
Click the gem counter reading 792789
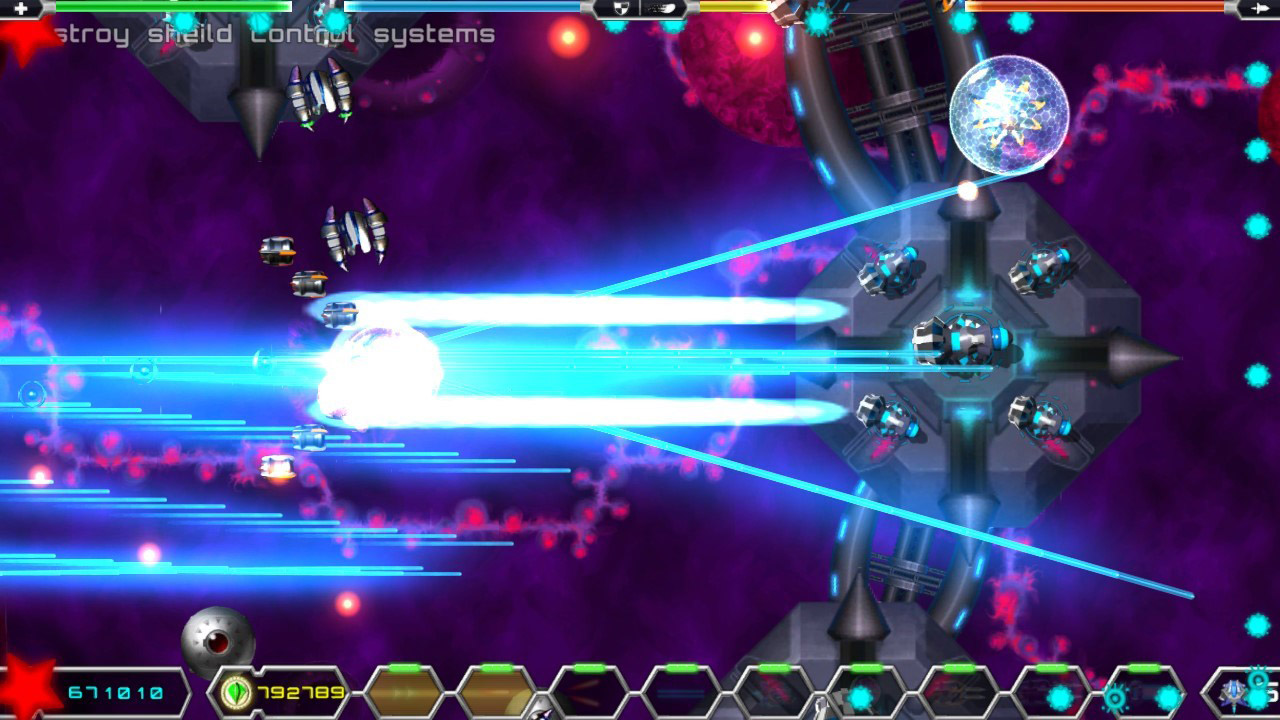302,692
